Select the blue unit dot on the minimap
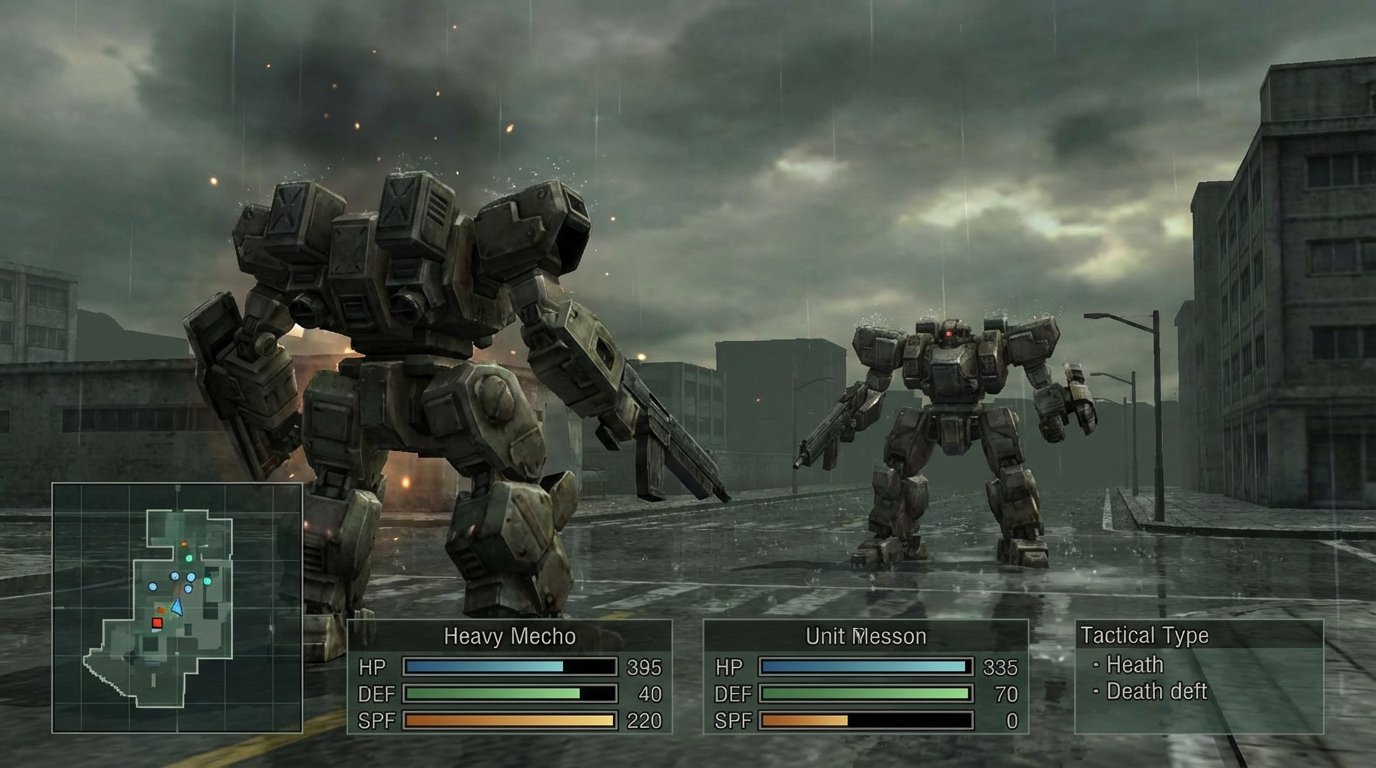 (x=174, y=575)
